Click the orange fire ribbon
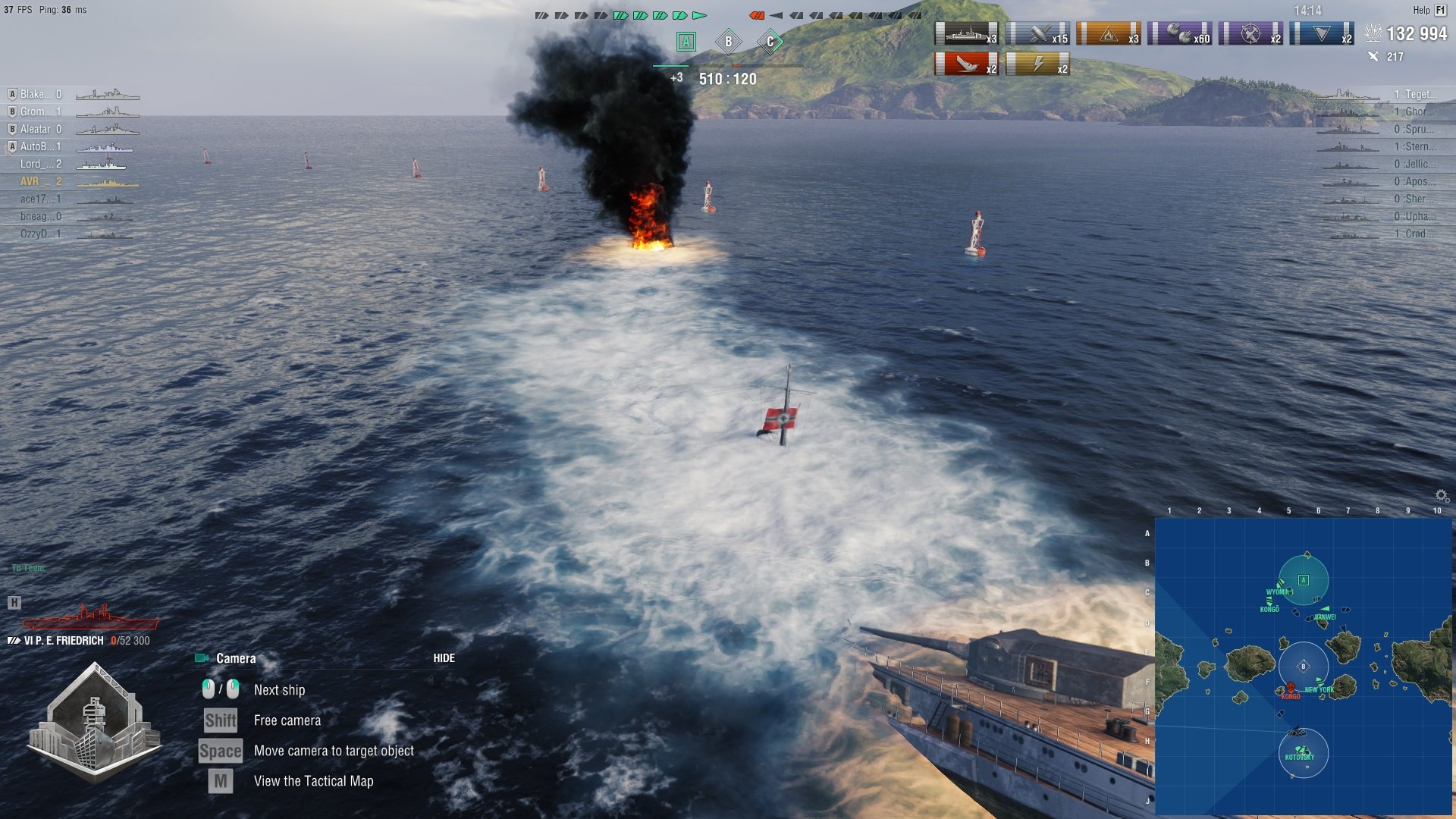The image size is (1456, 819). coord(1109,34)
